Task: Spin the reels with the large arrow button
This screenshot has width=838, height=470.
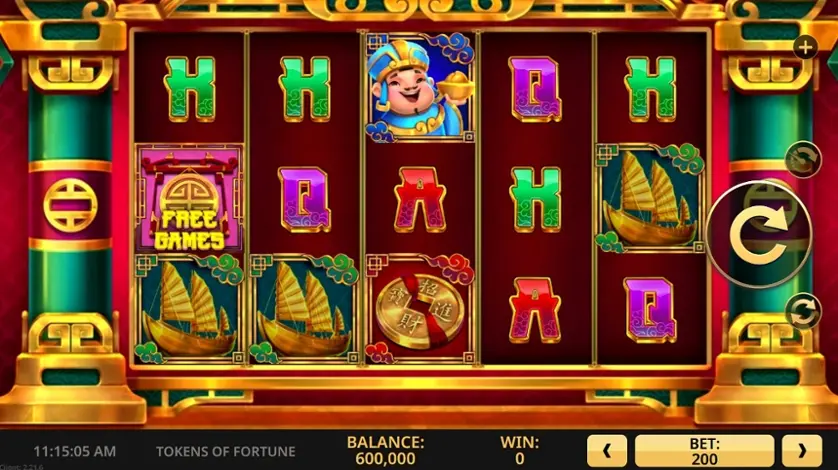Action: click(755, 235)
